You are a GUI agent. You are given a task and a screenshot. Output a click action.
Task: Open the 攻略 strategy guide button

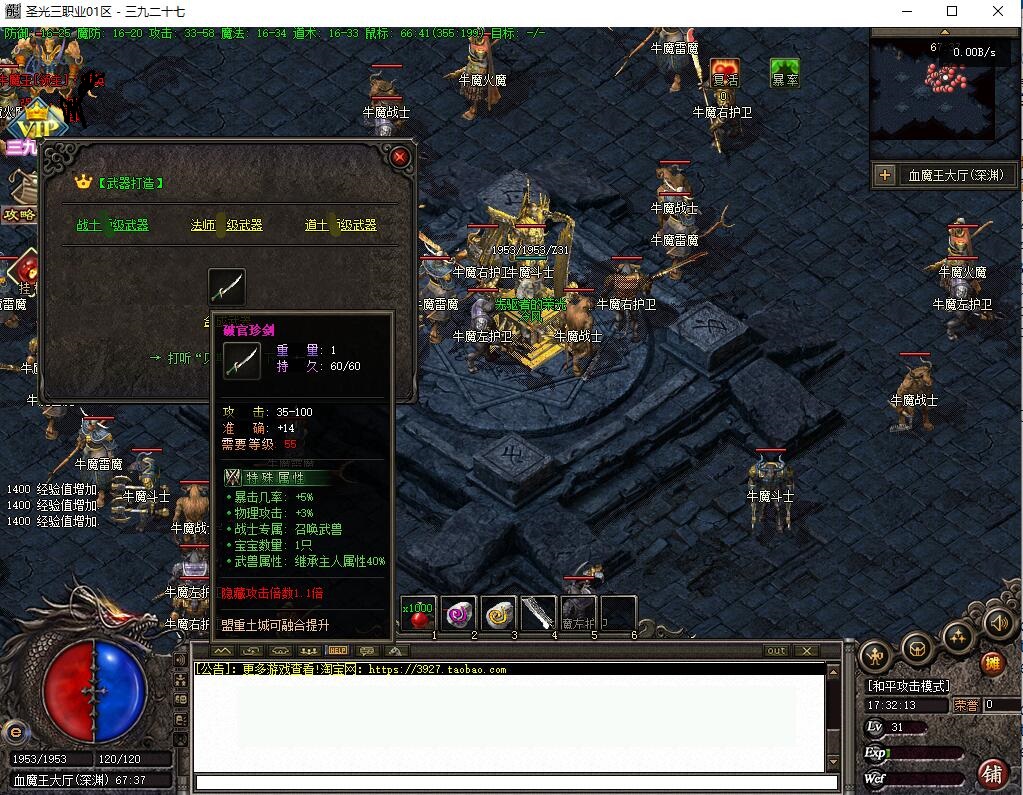pos(19,214)
